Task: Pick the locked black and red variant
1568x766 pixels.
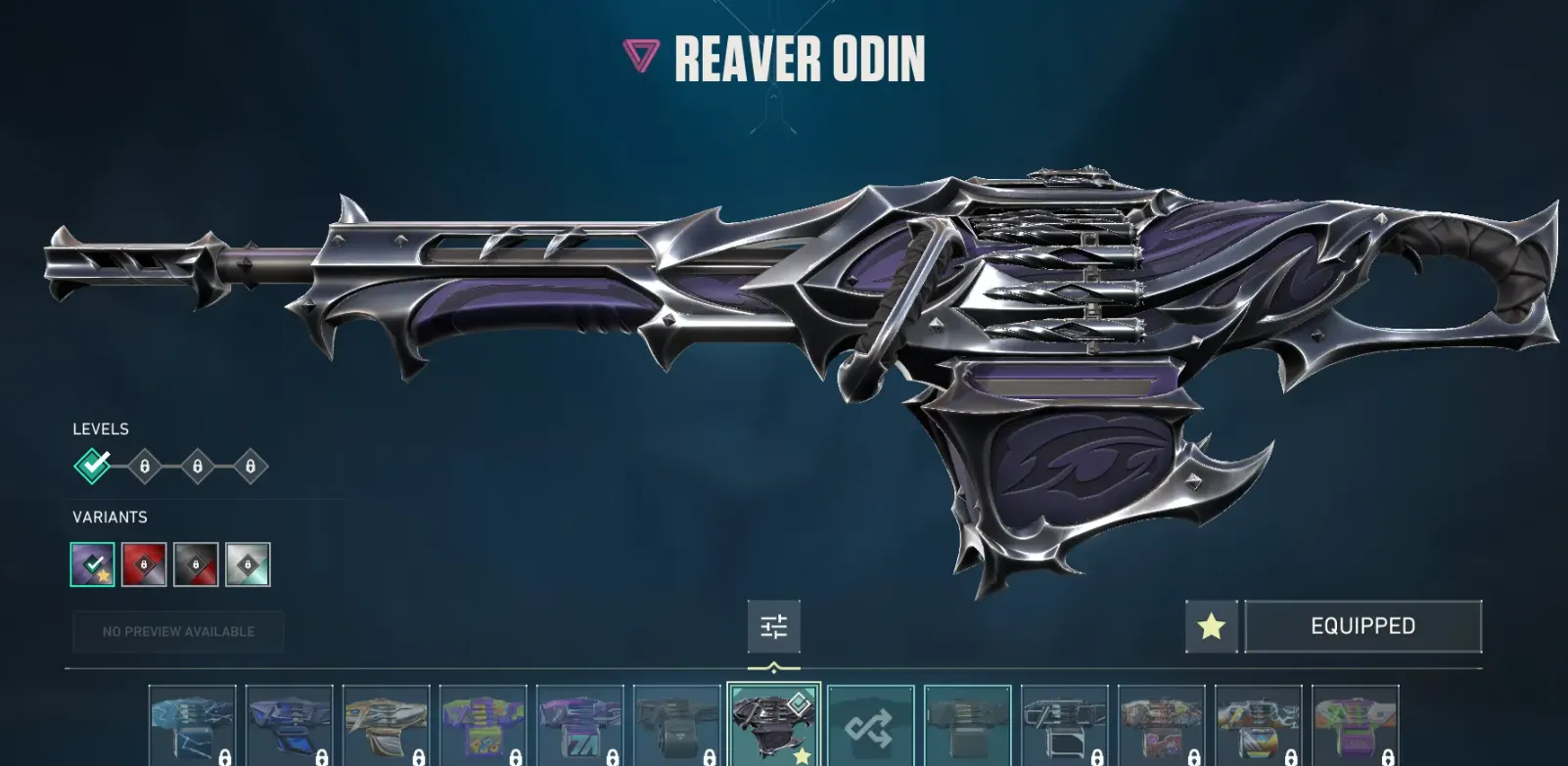Action: coord(196,564)
